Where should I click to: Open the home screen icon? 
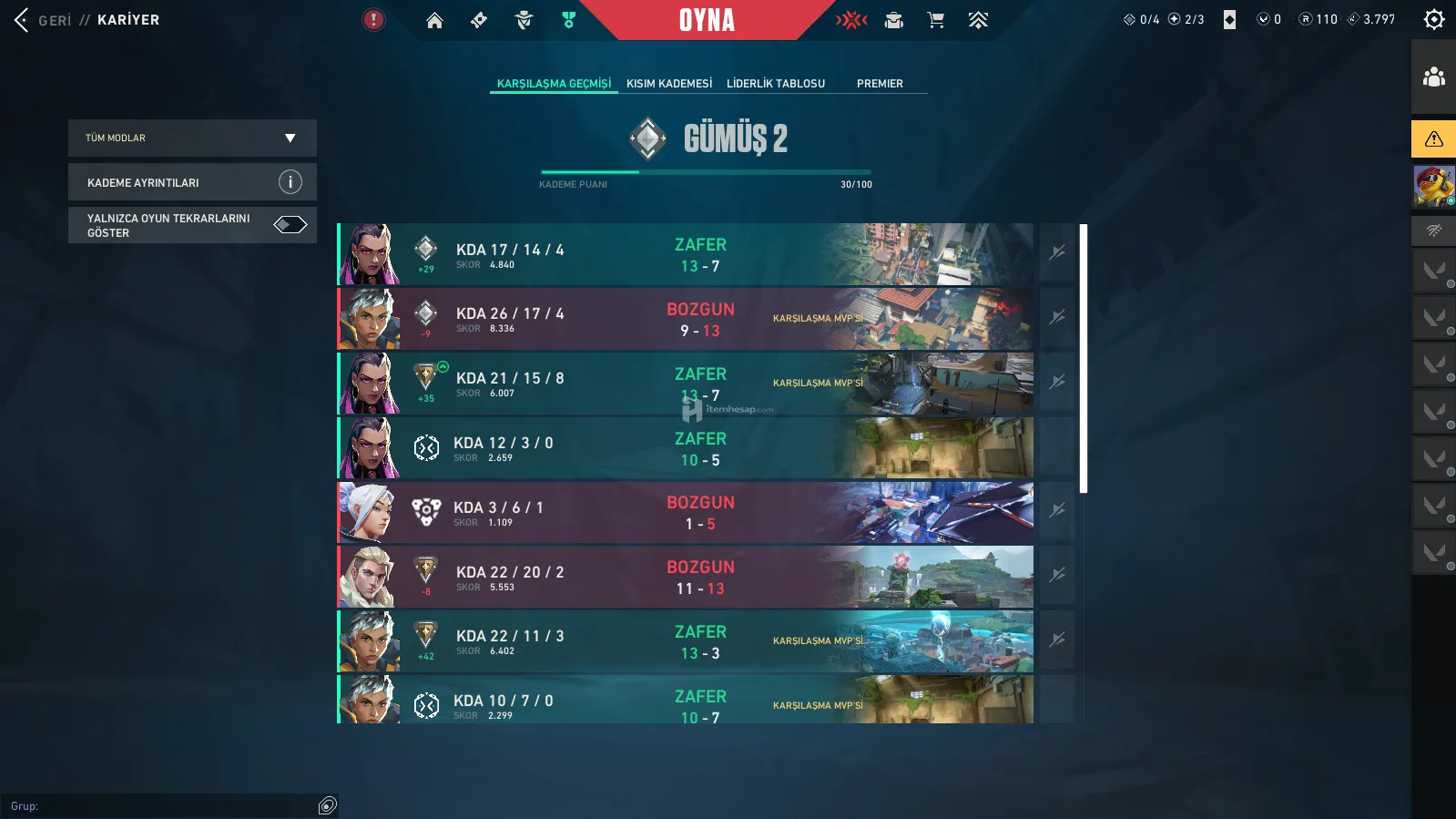tap(434, 20)
